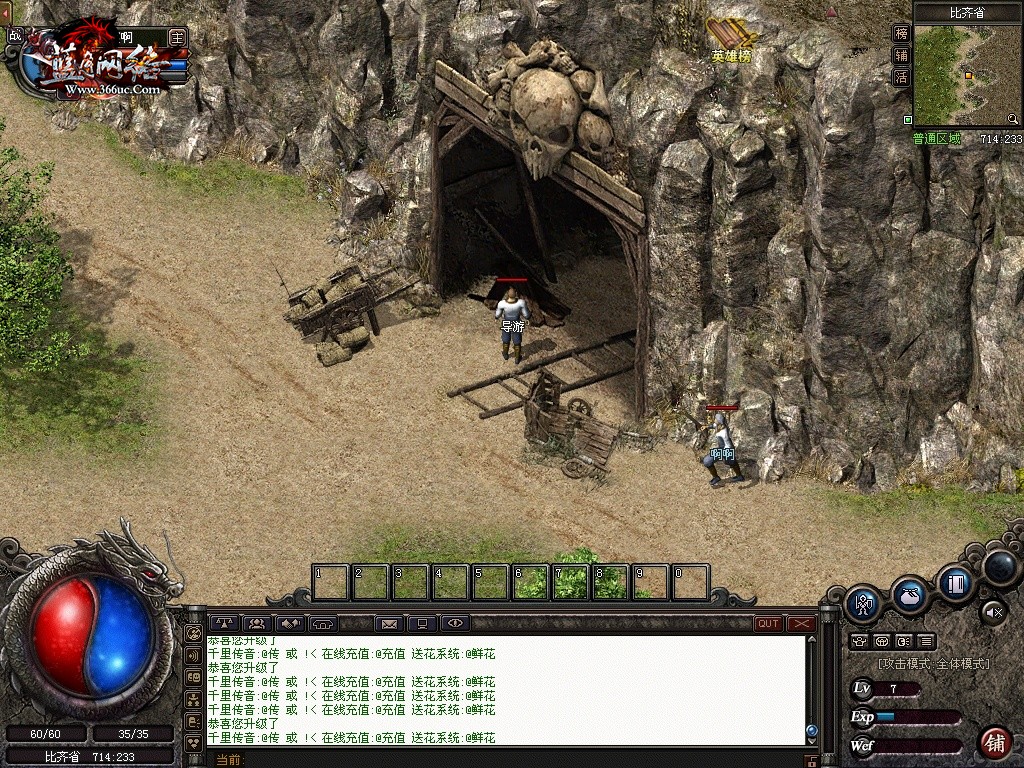The height and width of the screenshot is (768, 1024).
Task: Open the red 铺 shop button
Action: point(995,743)
